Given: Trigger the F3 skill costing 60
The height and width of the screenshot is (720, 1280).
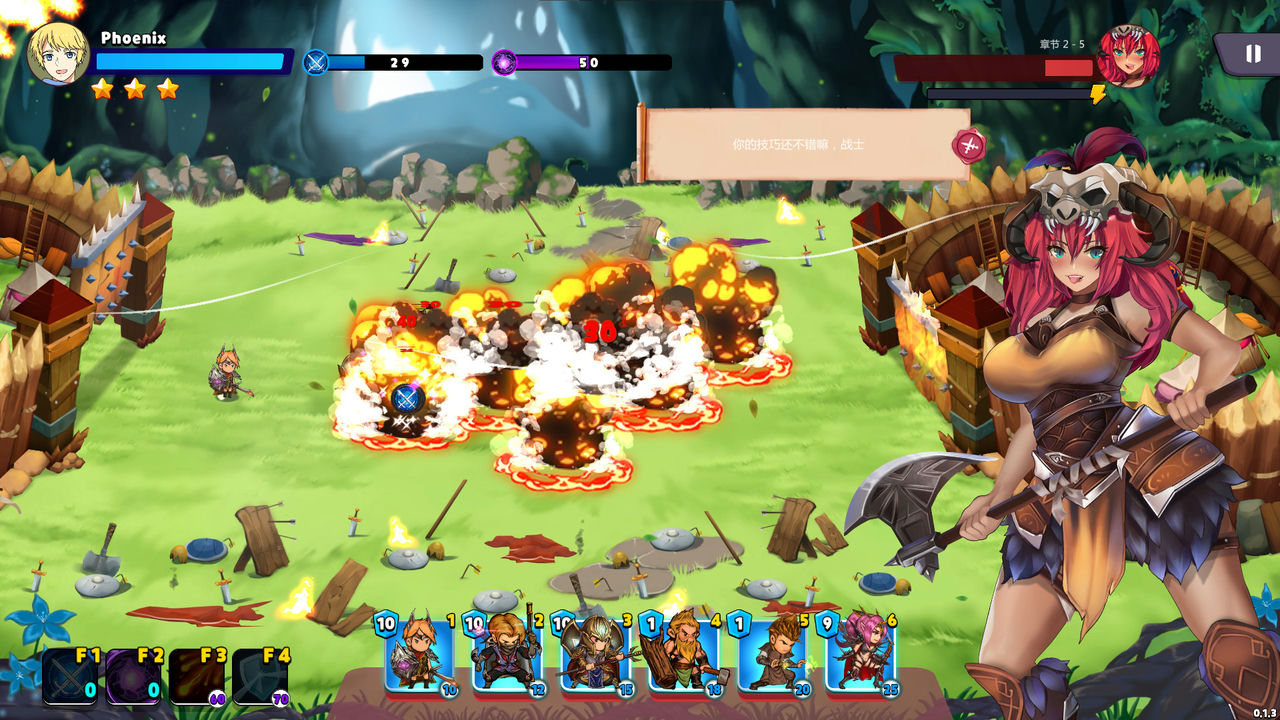Looking at the screenshot, I should coord(196,677).
